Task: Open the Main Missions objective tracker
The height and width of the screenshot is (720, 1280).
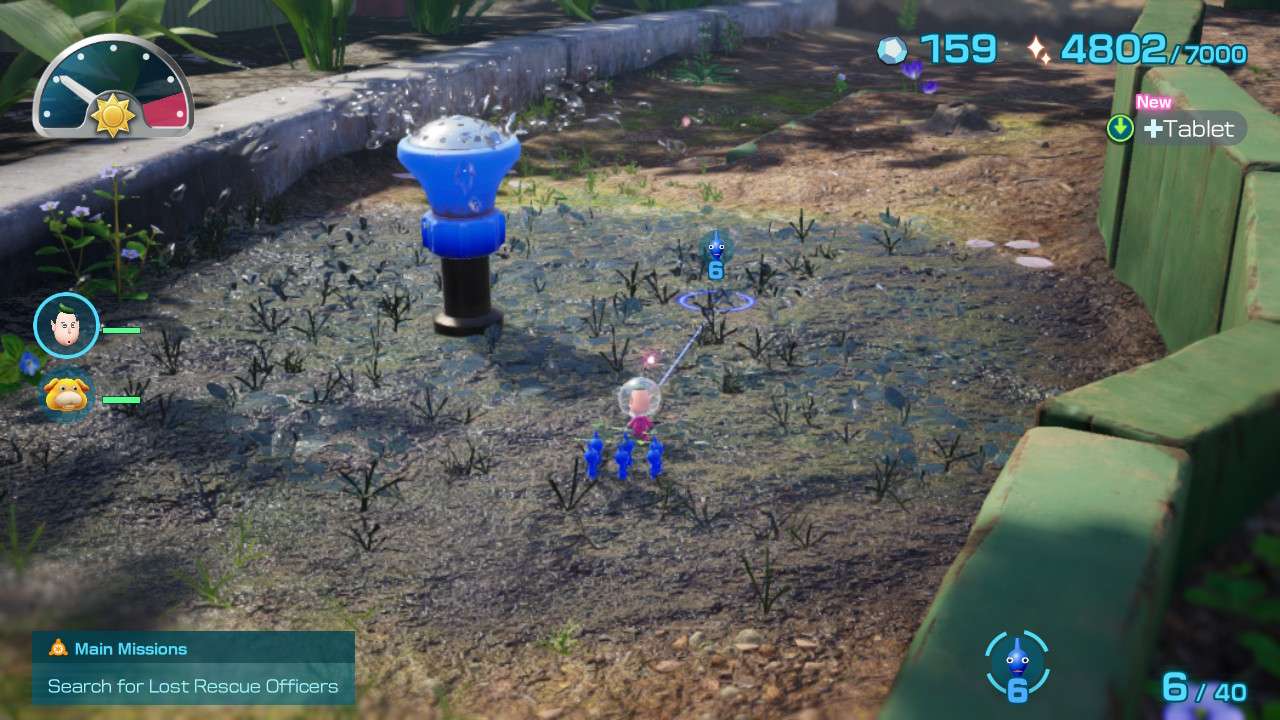Action: click(x=193, y=668)
